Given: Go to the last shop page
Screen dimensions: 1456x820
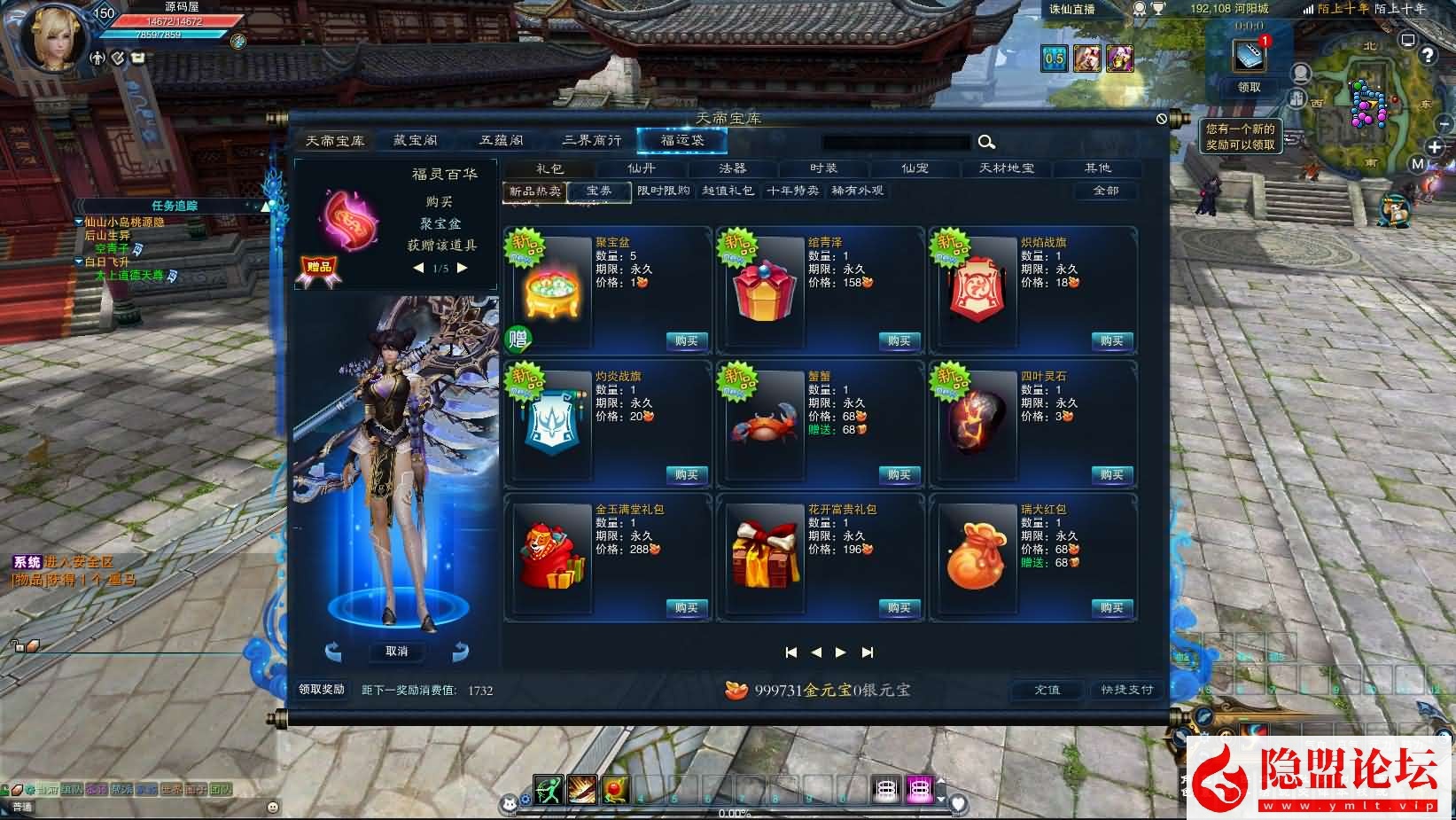Looking at the screenshot, I should [x=868, y=652].
